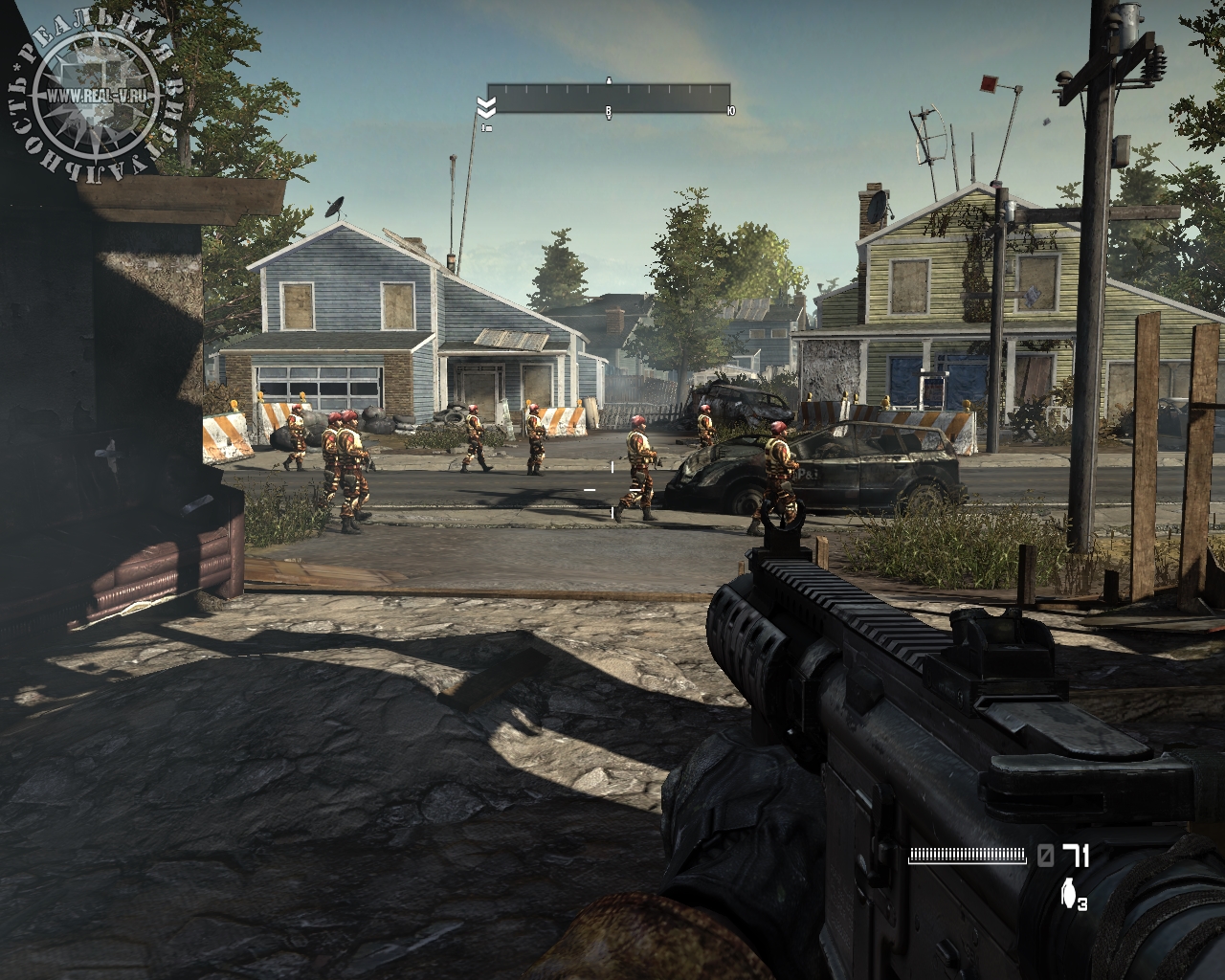Open the real-v.ru watermark logo
The image size is (1225, 980).
94,95
